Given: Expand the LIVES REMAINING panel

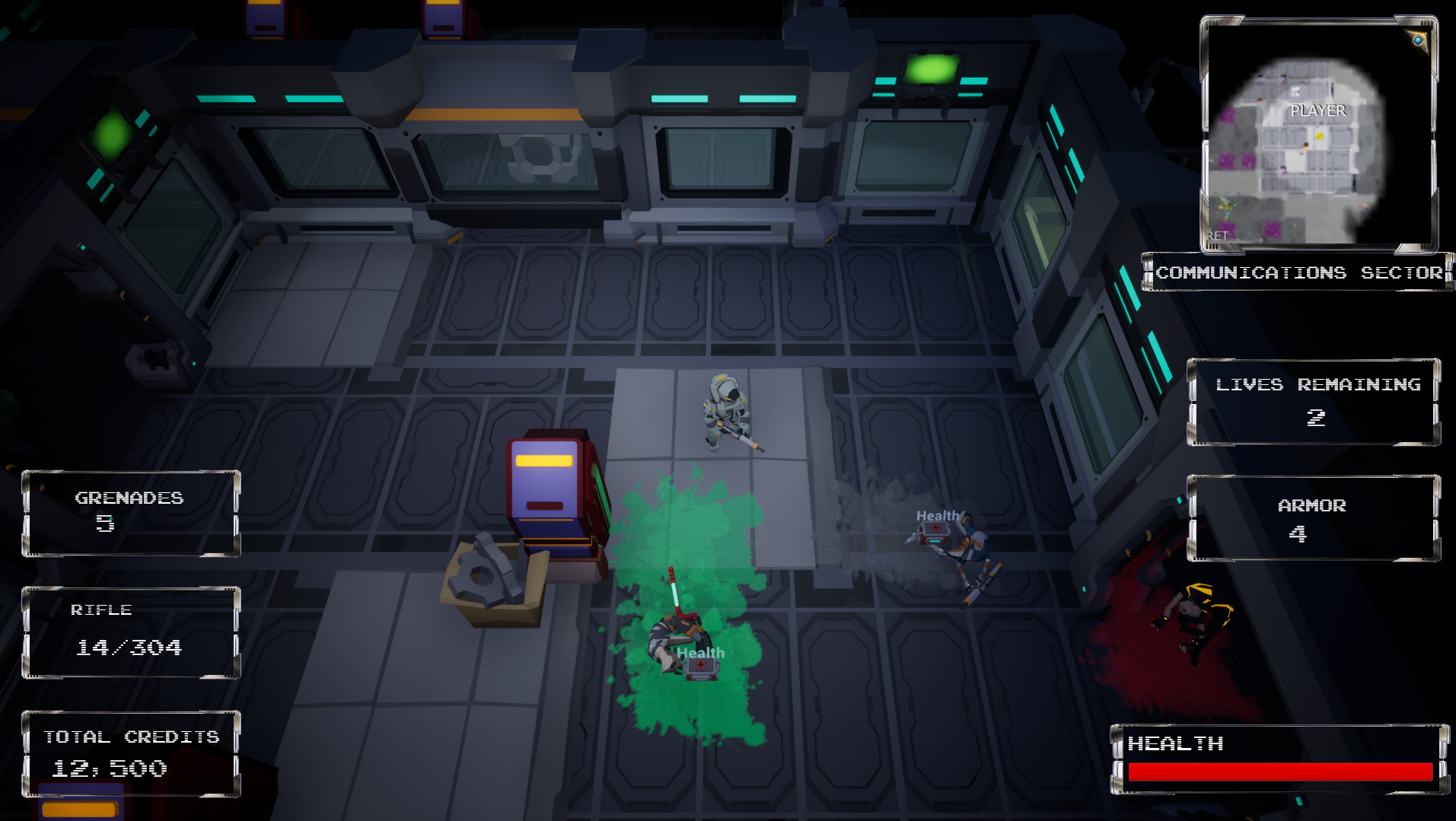Looking at the screenshot, I should point(1313,402).
